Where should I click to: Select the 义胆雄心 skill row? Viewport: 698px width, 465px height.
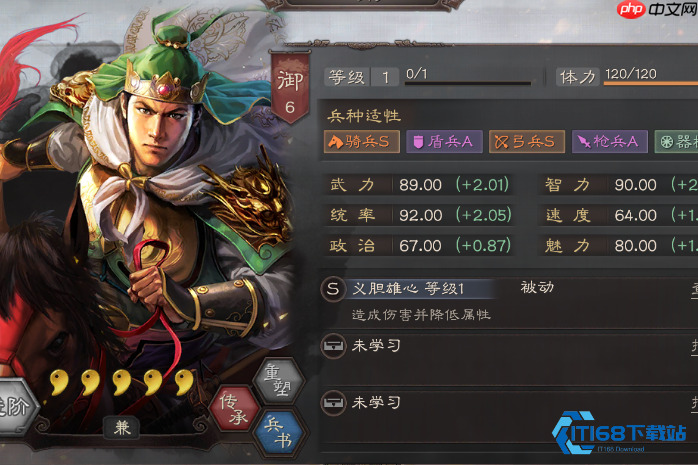[x=420, y=289]
